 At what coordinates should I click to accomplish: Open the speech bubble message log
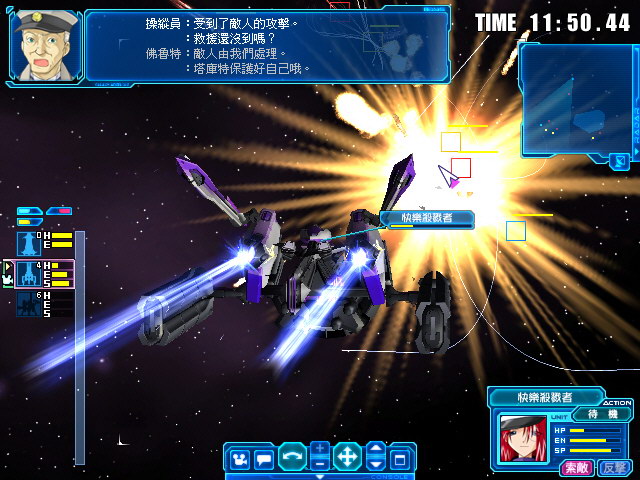tap(264, 459)
